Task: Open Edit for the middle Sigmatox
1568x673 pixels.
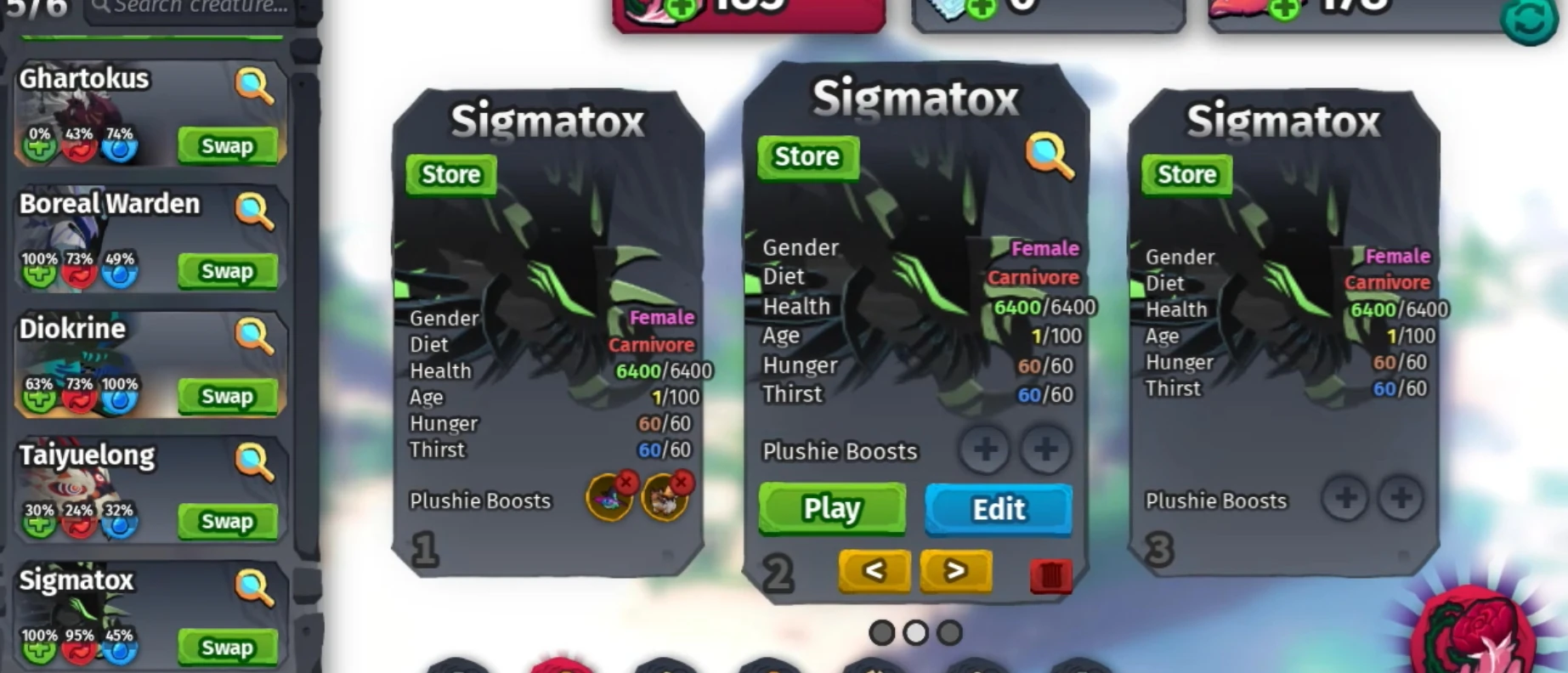Action: point(998,509)
